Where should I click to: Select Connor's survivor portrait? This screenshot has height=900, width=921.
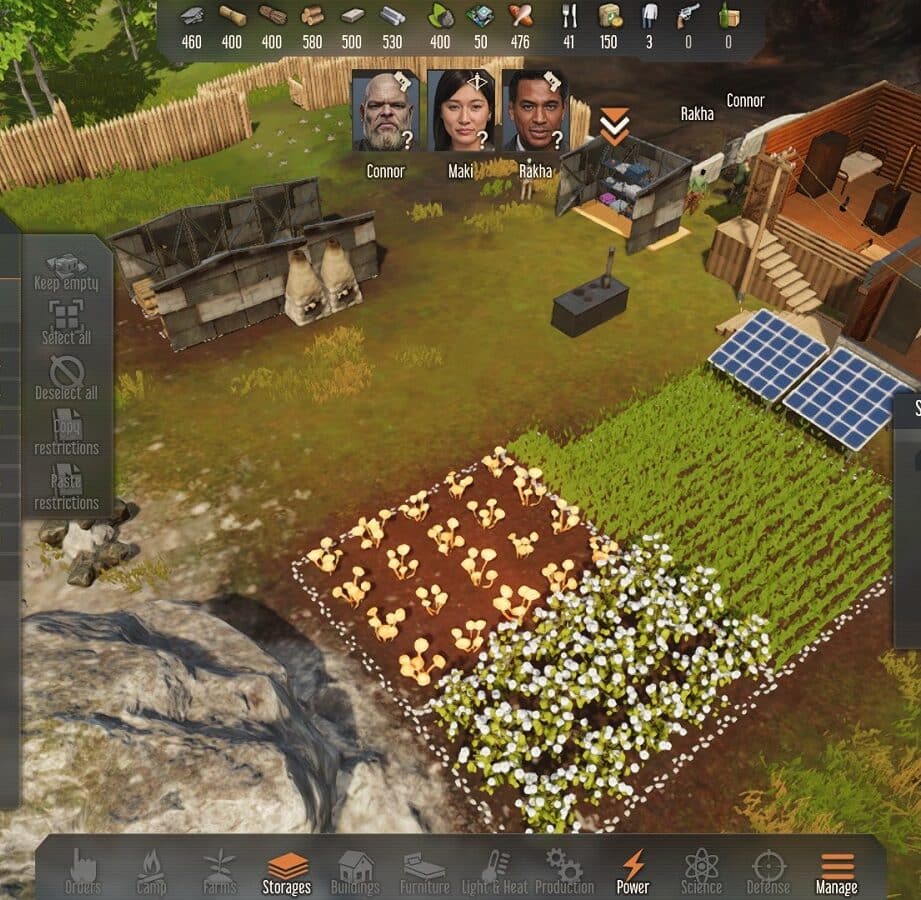click(385, 111)
